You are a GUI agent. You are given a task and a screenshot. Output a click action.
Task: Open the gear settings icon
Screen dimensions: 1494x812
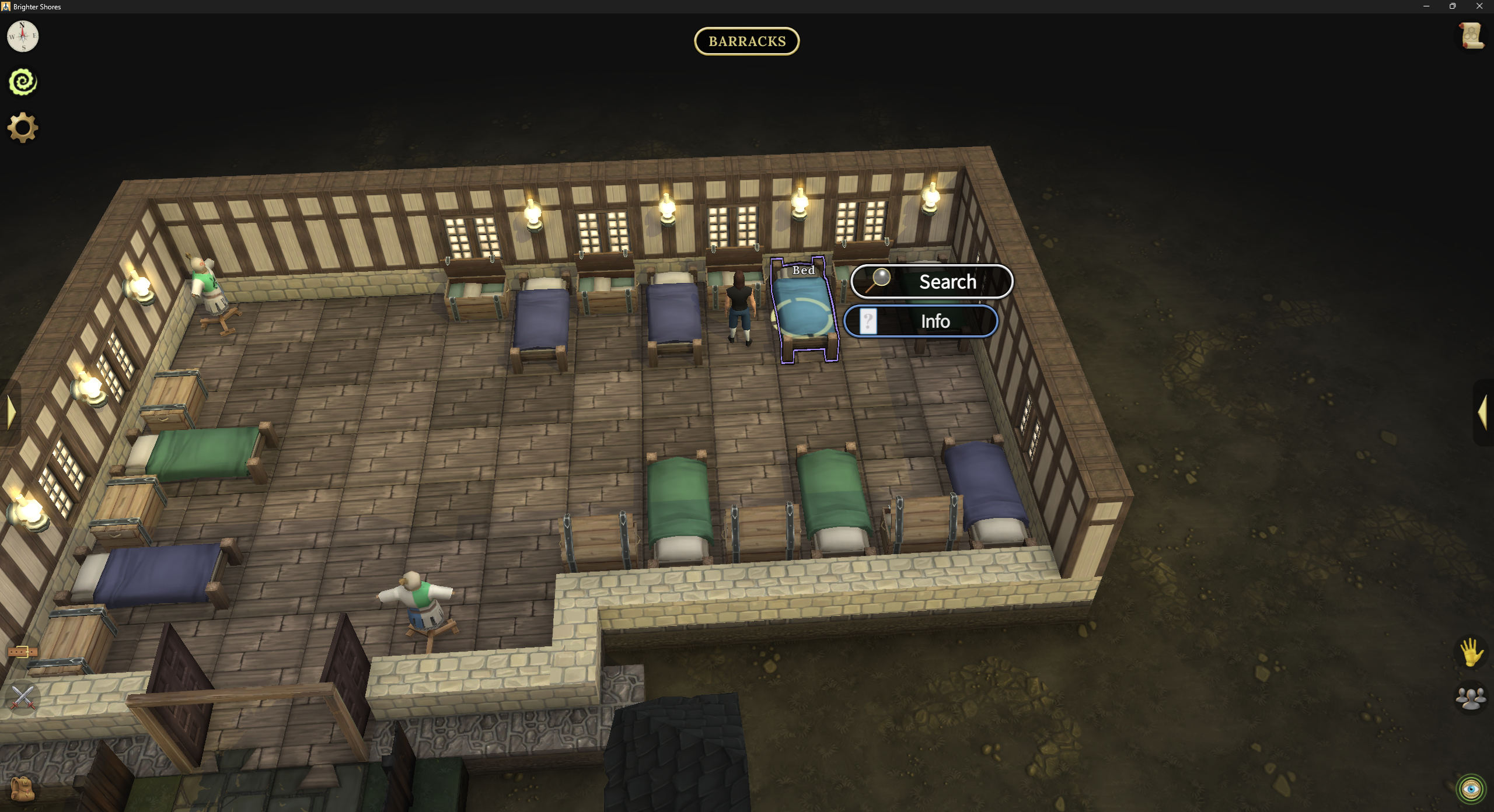coord(23,128)
